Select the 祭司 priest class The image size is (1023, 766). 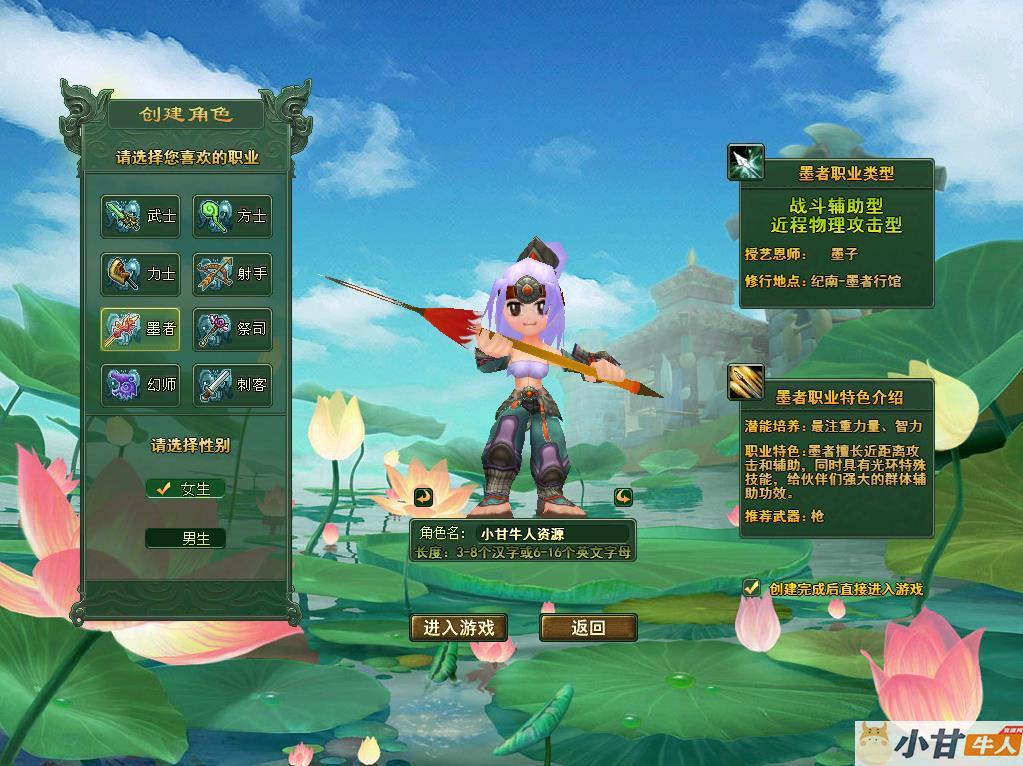point(232,329)
